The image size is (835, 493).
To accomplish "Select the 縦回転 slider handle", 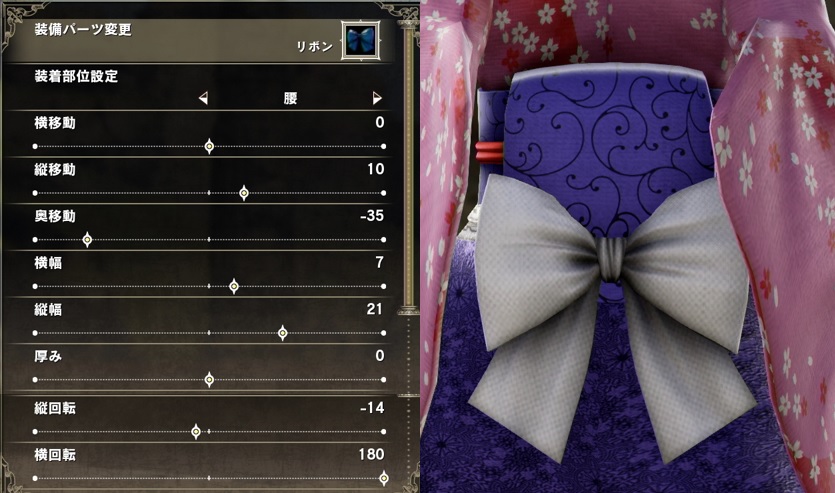I will pos(196,432).
